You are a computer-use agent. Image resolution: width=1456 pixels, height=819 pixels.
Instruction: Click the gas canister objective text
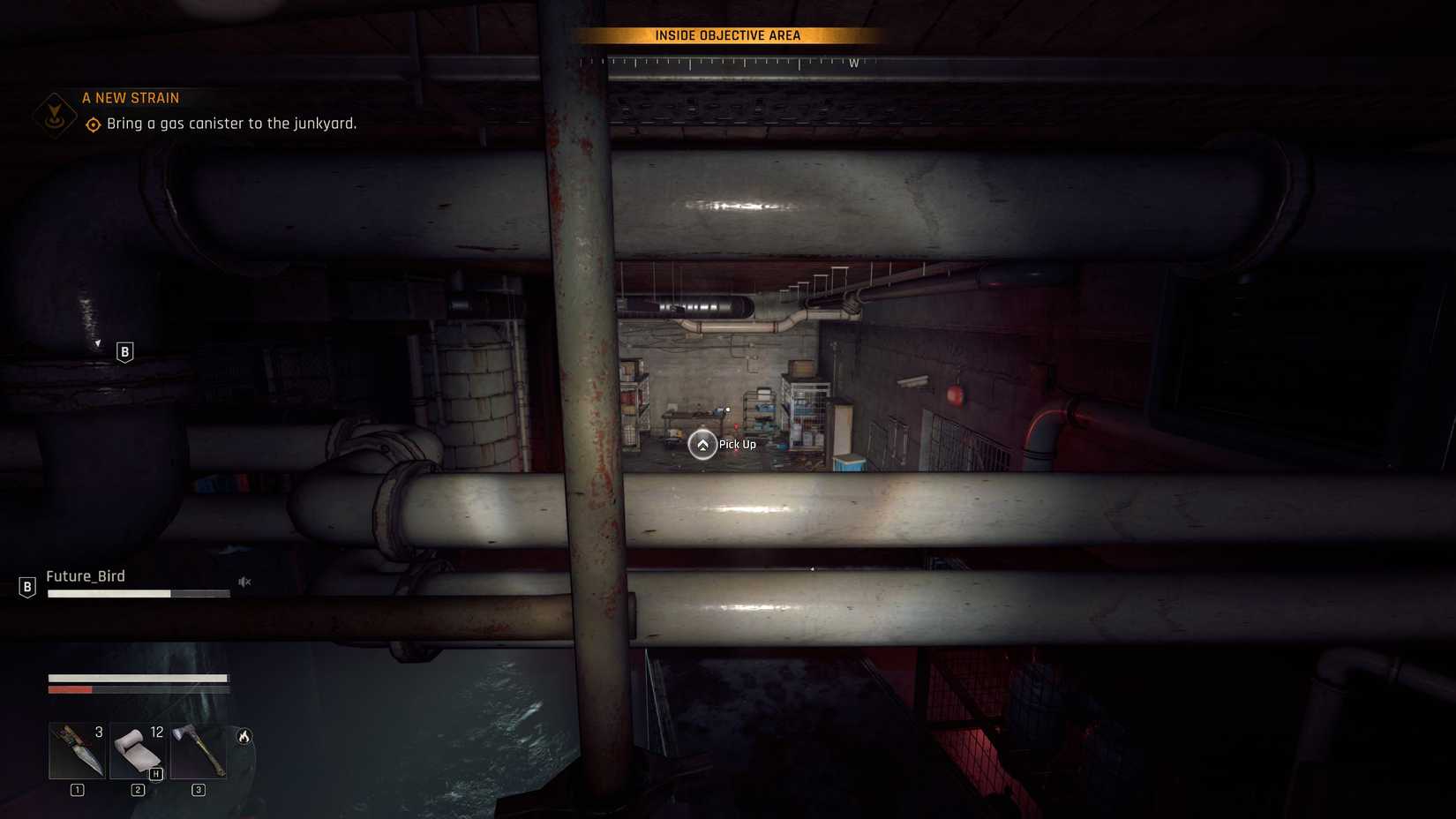coord(231,124)
